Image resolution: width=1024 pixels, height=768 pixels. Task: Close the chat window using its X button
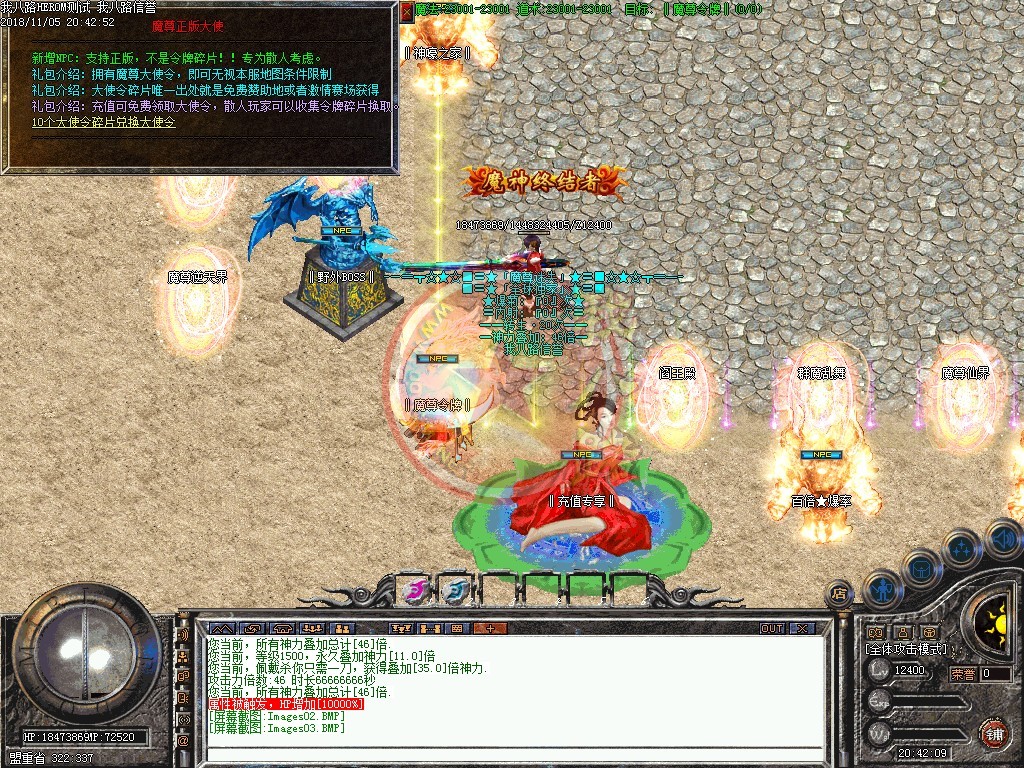802,628
